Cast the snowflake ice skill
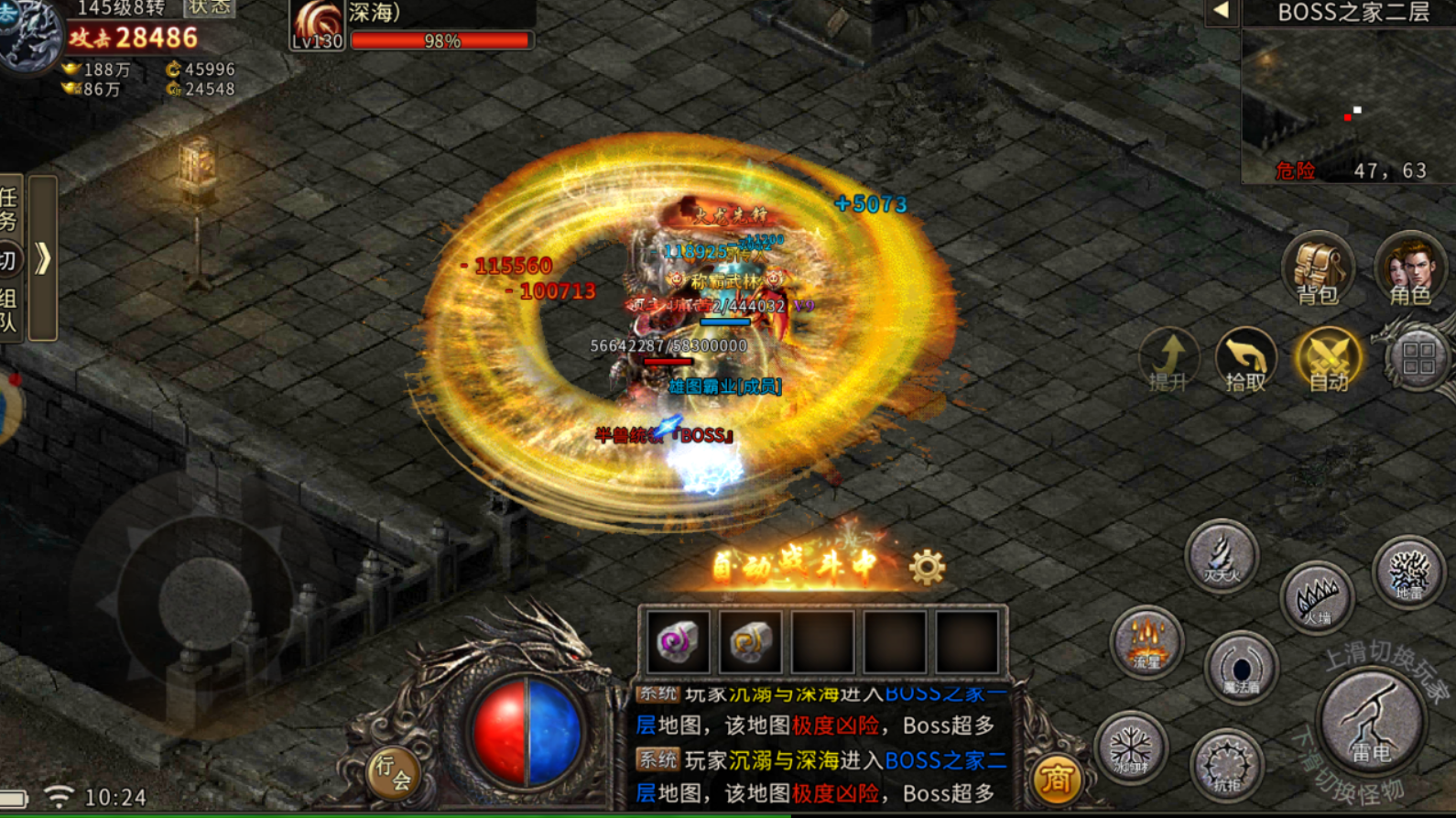The height and width of the screenshot is (818, 1456). click(x=1131, y=747)
